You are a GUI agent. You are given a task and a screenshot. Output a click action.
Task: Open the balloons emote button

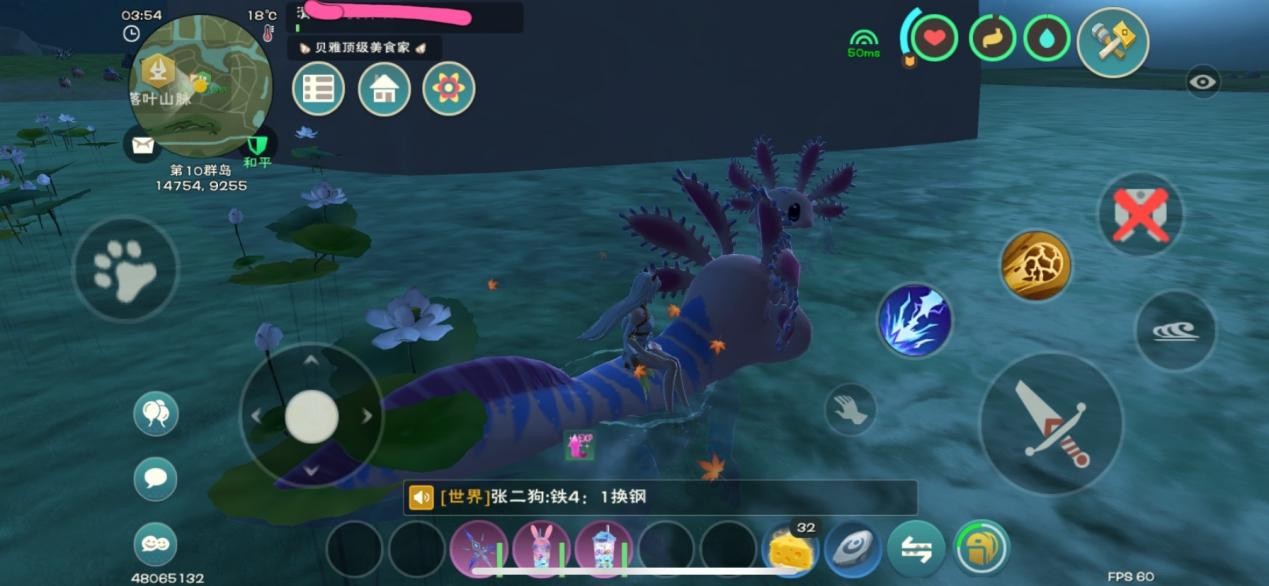(x=155, y=413)
